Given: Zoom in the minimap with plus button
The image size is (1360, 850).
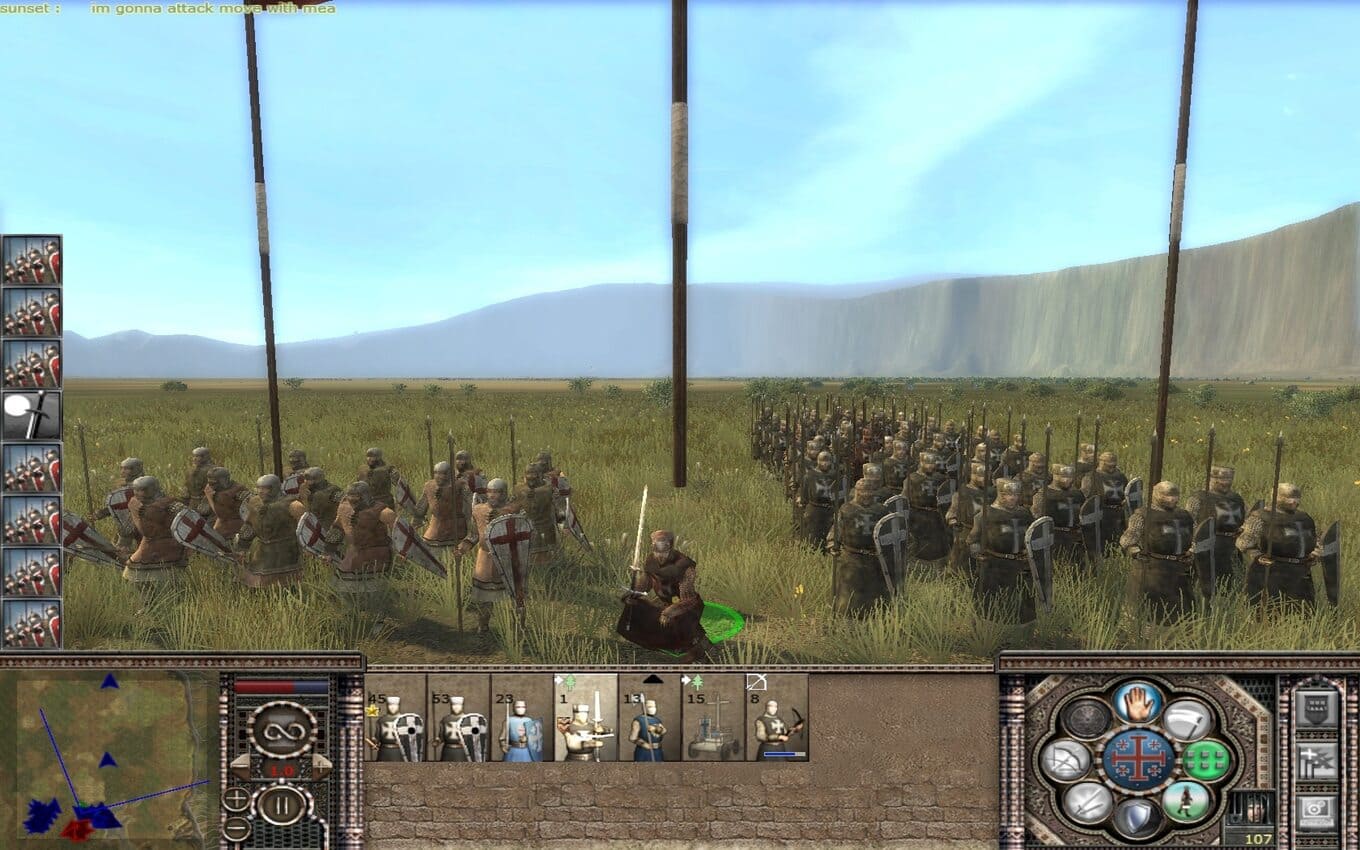Looking at the screenshot, I should point(236,799).
